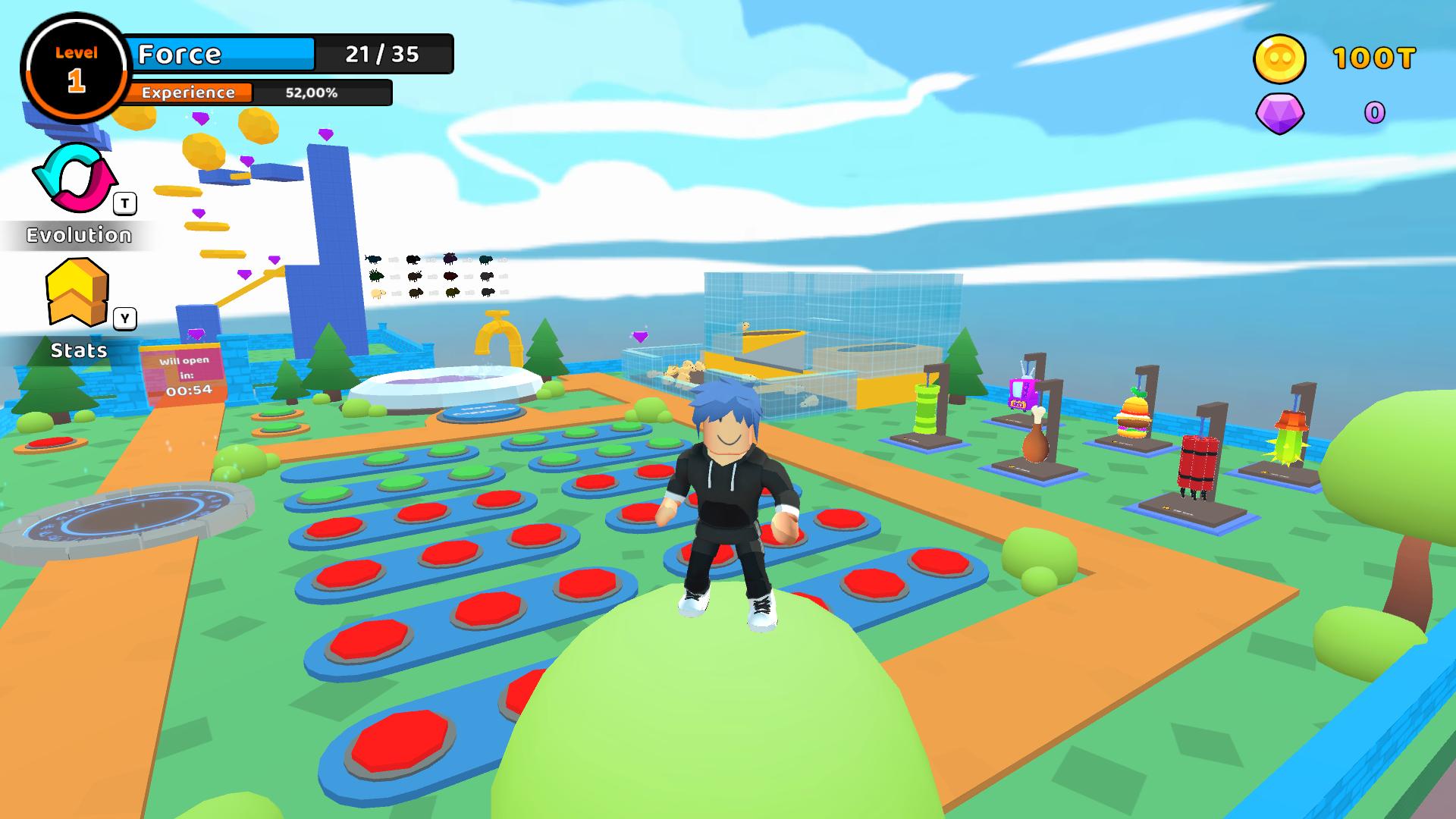Click the Y keybind badge beside Stats
The image size is (1456, 819).
pos(124,319)
